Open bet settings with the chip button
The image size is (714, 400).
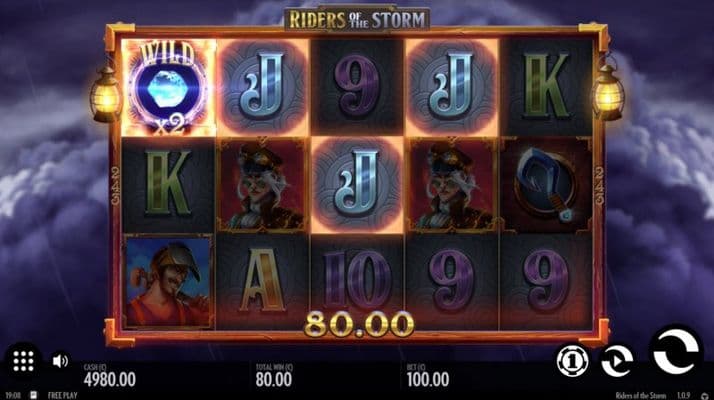coord(571,358)
